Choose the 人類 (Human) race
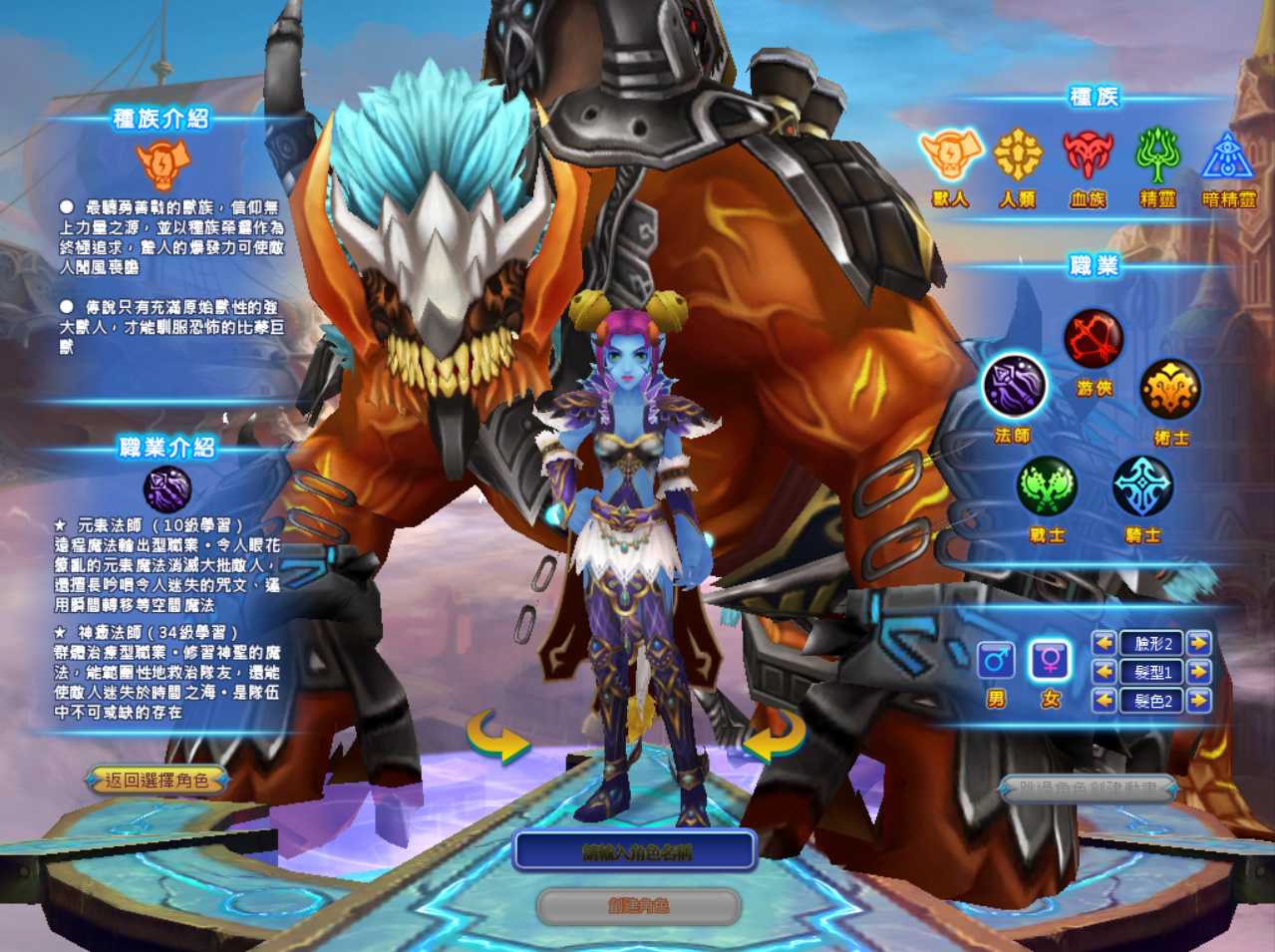The height and width of the screenshot is (952, 1275). 1018,156
